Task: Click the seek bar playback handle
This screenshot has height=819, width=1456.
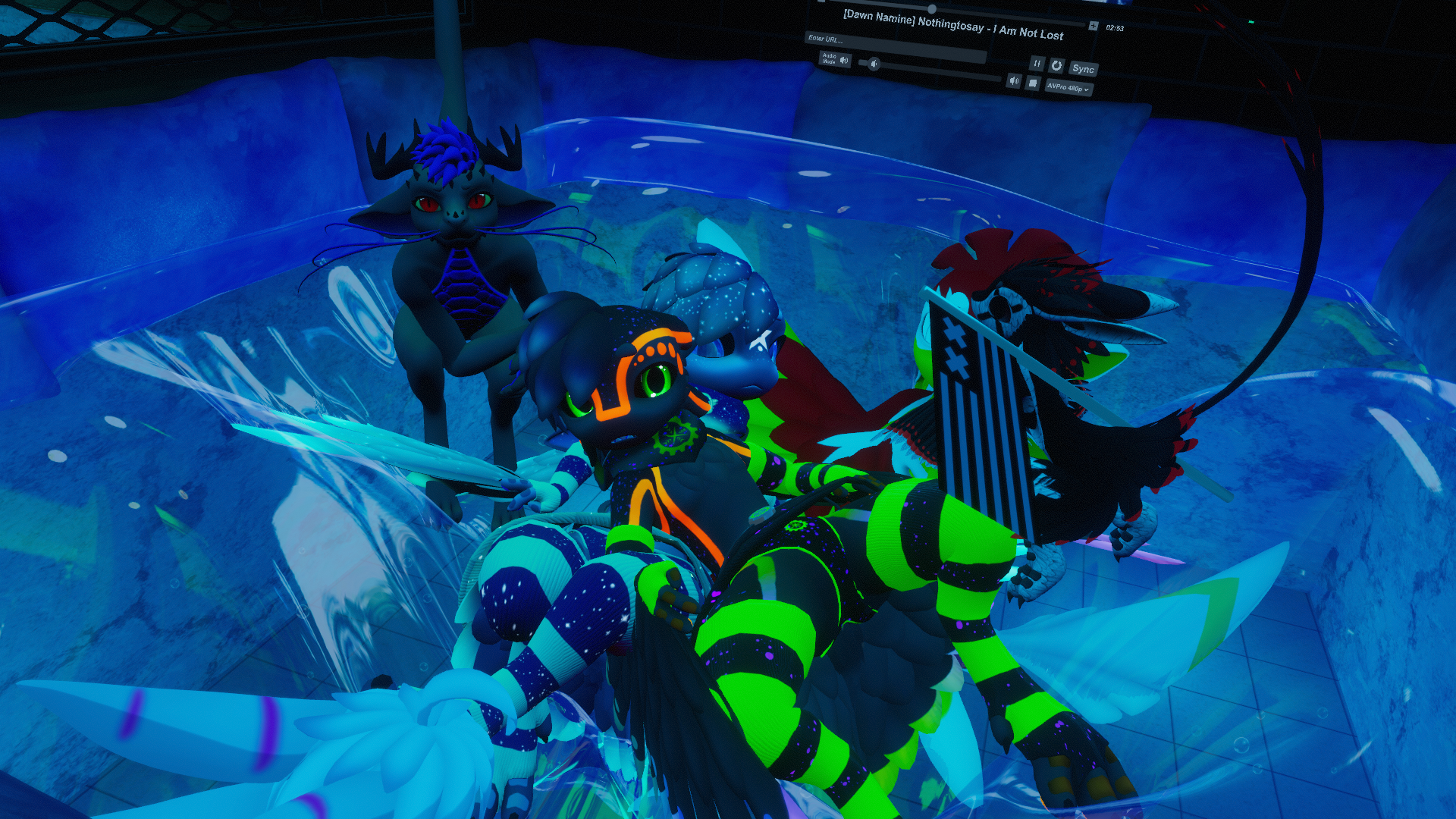Action: coord(932,9)
